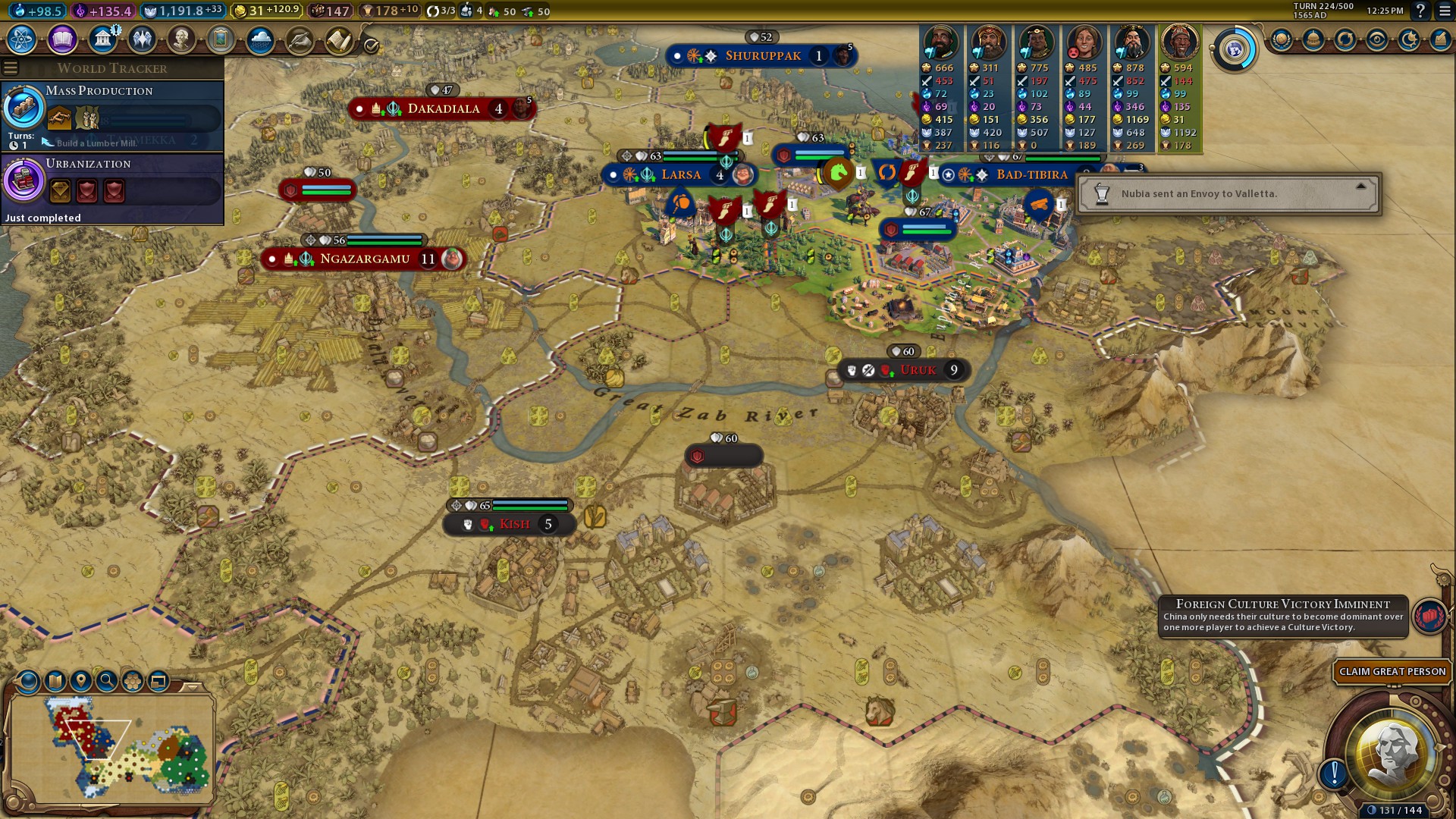Toggle the minimap hex grid button
Viewport: 1456px width, 819px height.
tap(133, 681)
